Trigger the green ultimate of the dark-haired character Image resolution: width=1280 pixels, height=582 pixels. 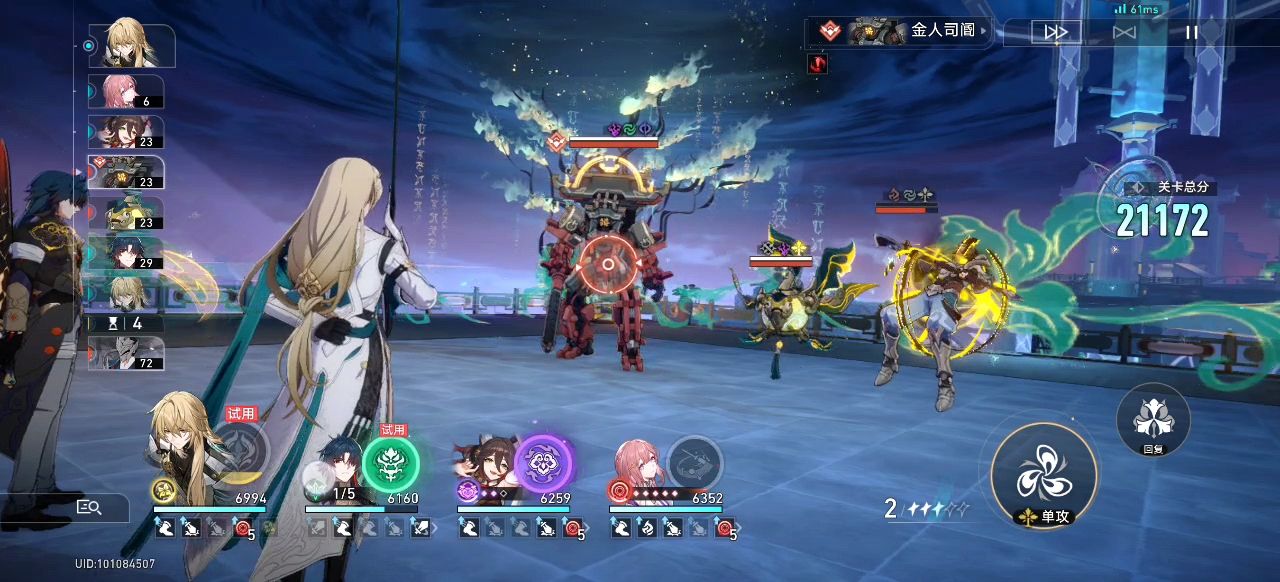pyautogui.click(x=390, y=464)
